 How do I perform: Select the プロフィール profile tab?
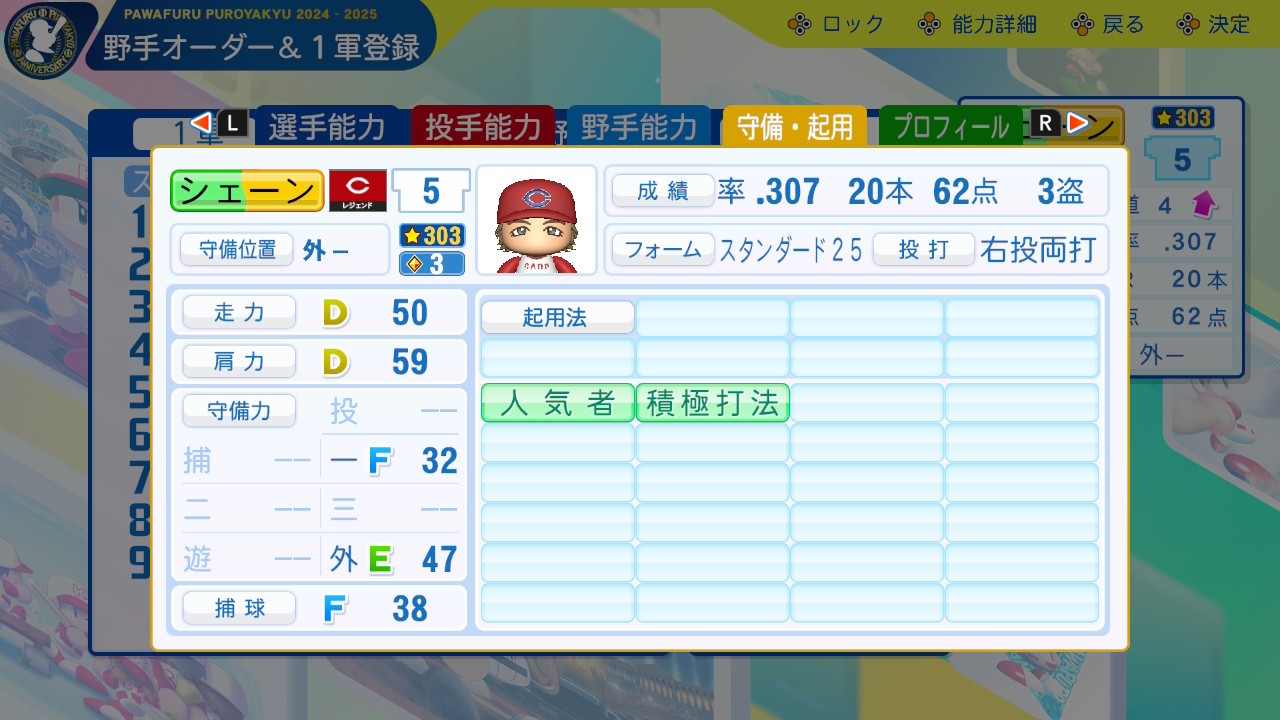(950, 126)
